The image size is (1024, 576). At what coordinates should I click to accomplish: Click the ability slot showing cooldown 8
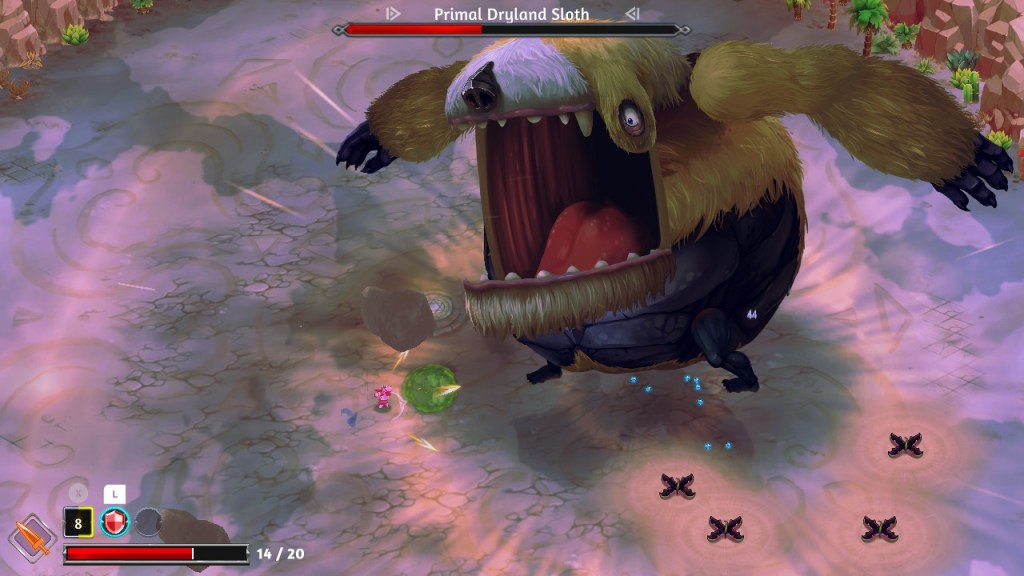78,522
